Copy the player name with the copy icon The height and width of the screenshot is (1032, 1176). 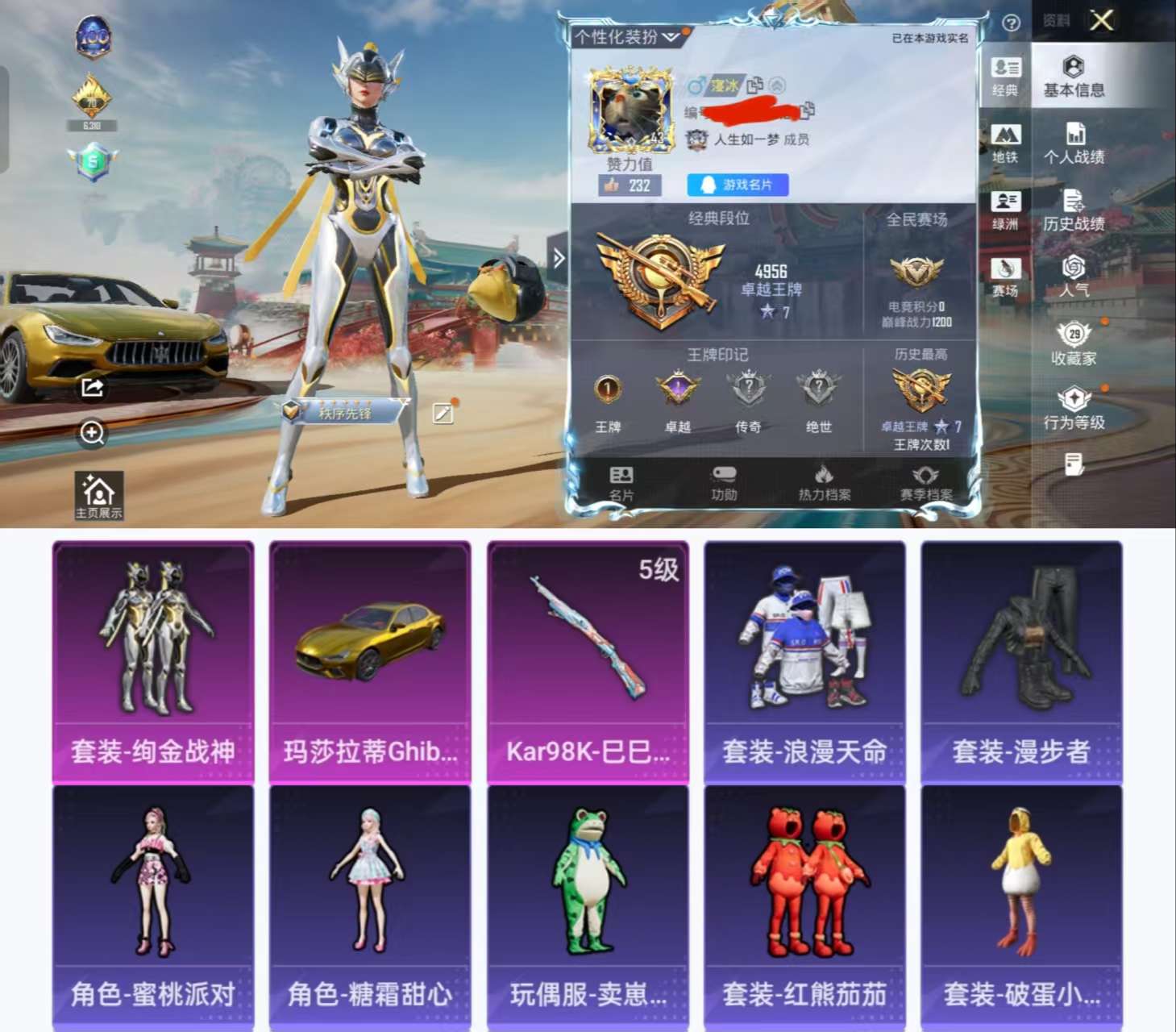(755, 85)
